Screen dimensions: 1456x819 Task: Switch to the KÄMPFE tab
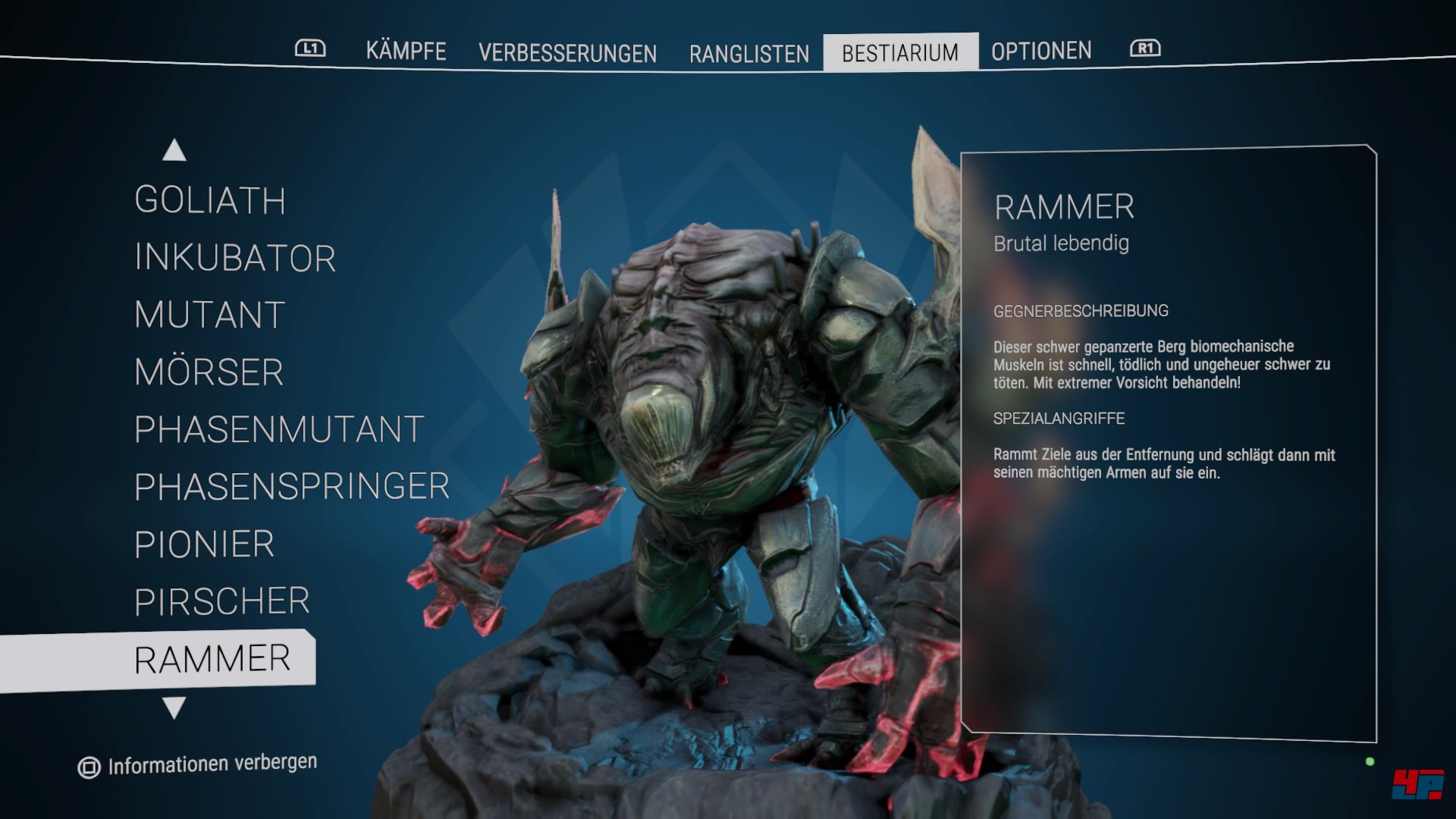(405, 52)
